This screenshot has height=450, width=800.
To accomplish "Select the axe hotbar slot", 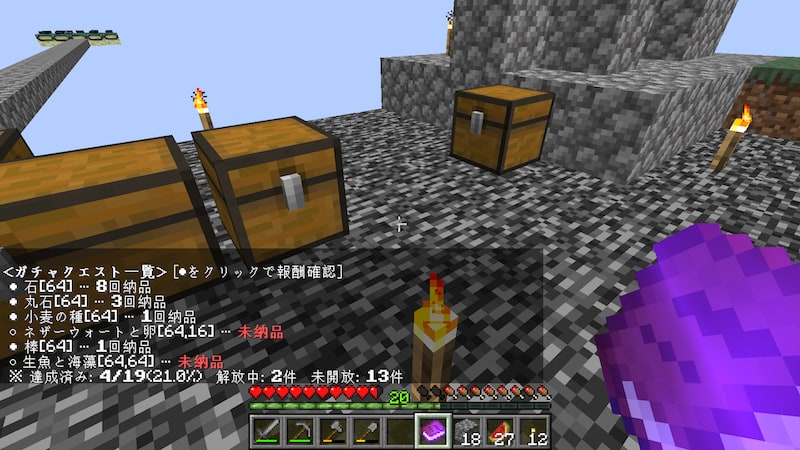I will tap(333, 431).
